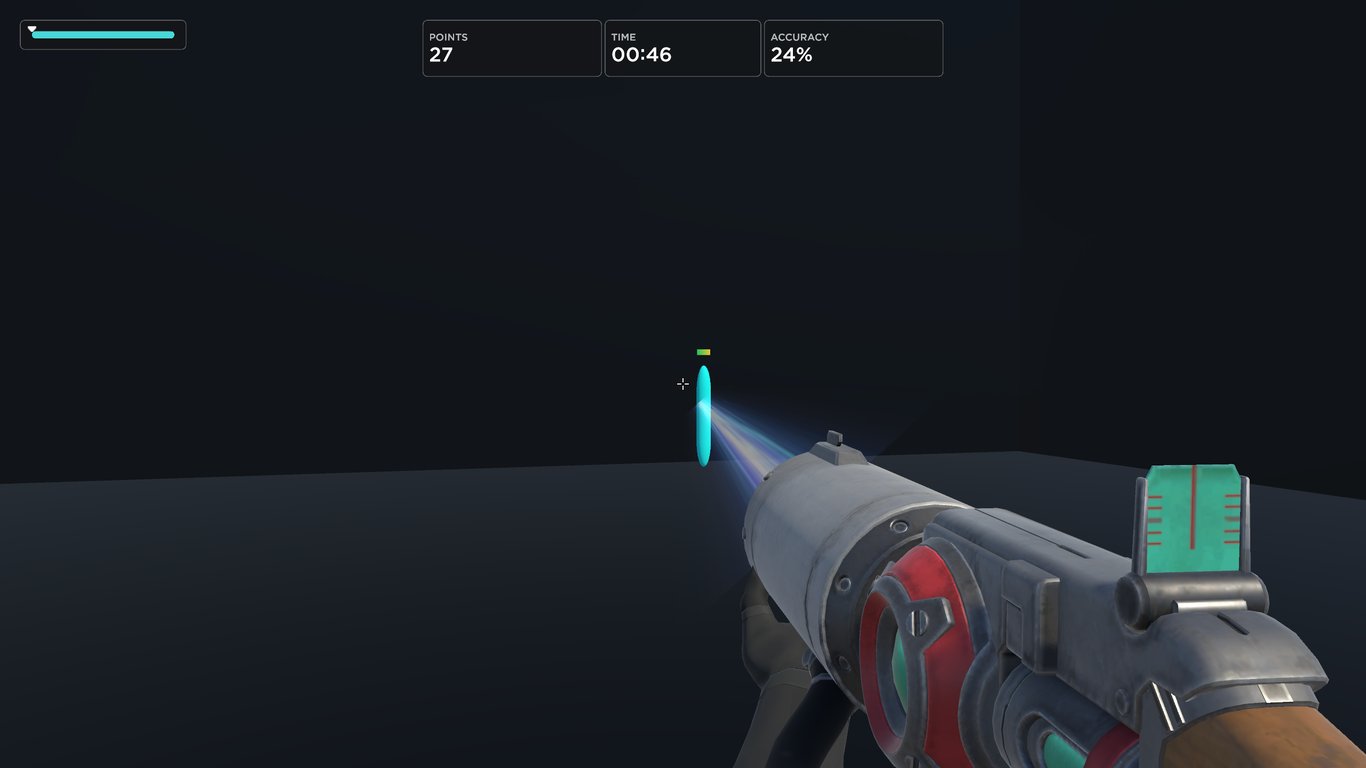Screen dimensions: 1366x768
Task: Click the POINTS counter panel
Action: click(x=511, y=48)
